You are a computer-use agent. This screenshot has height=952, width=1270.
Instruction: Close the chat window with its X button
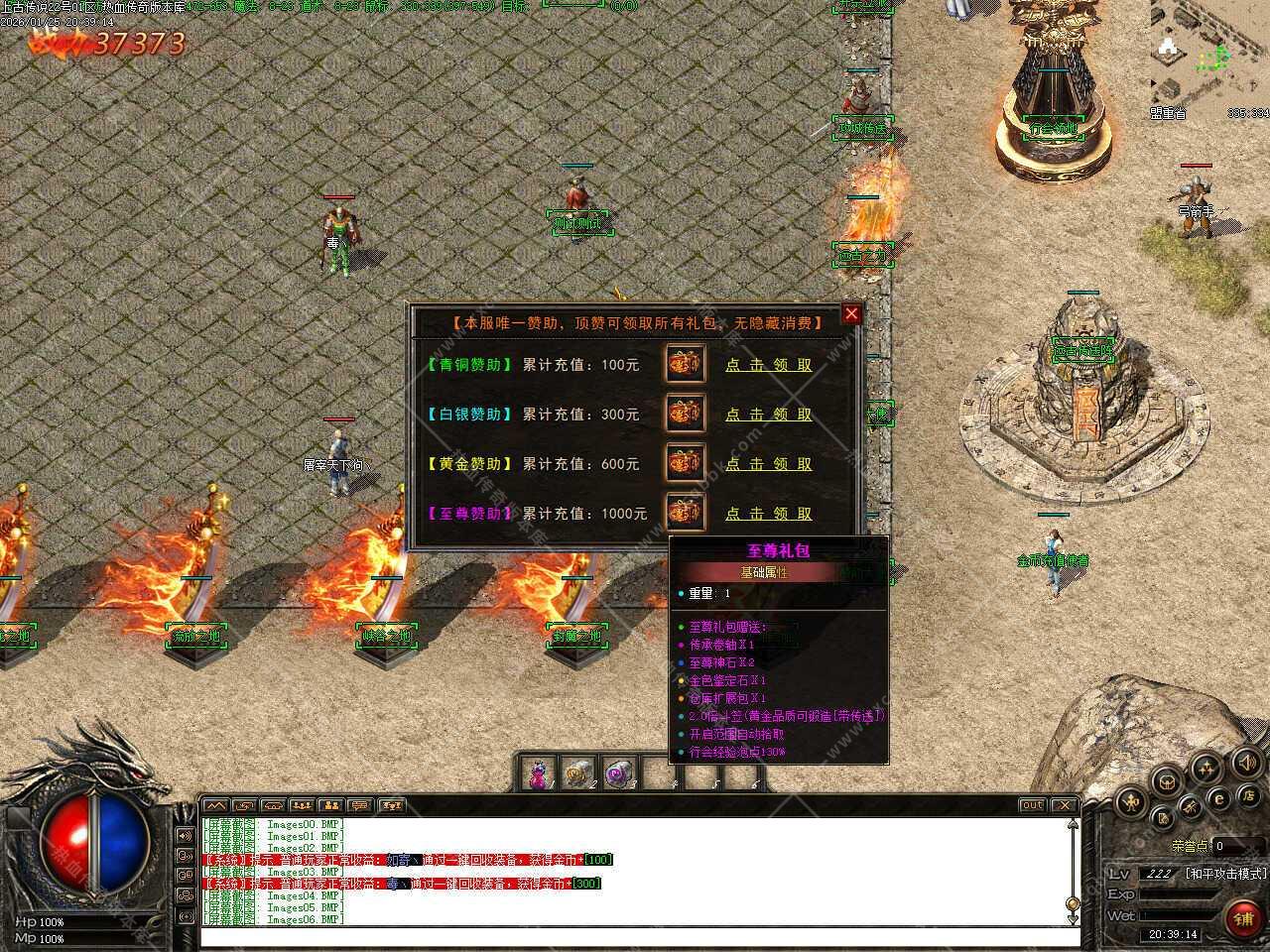[x=1064, y=805]
